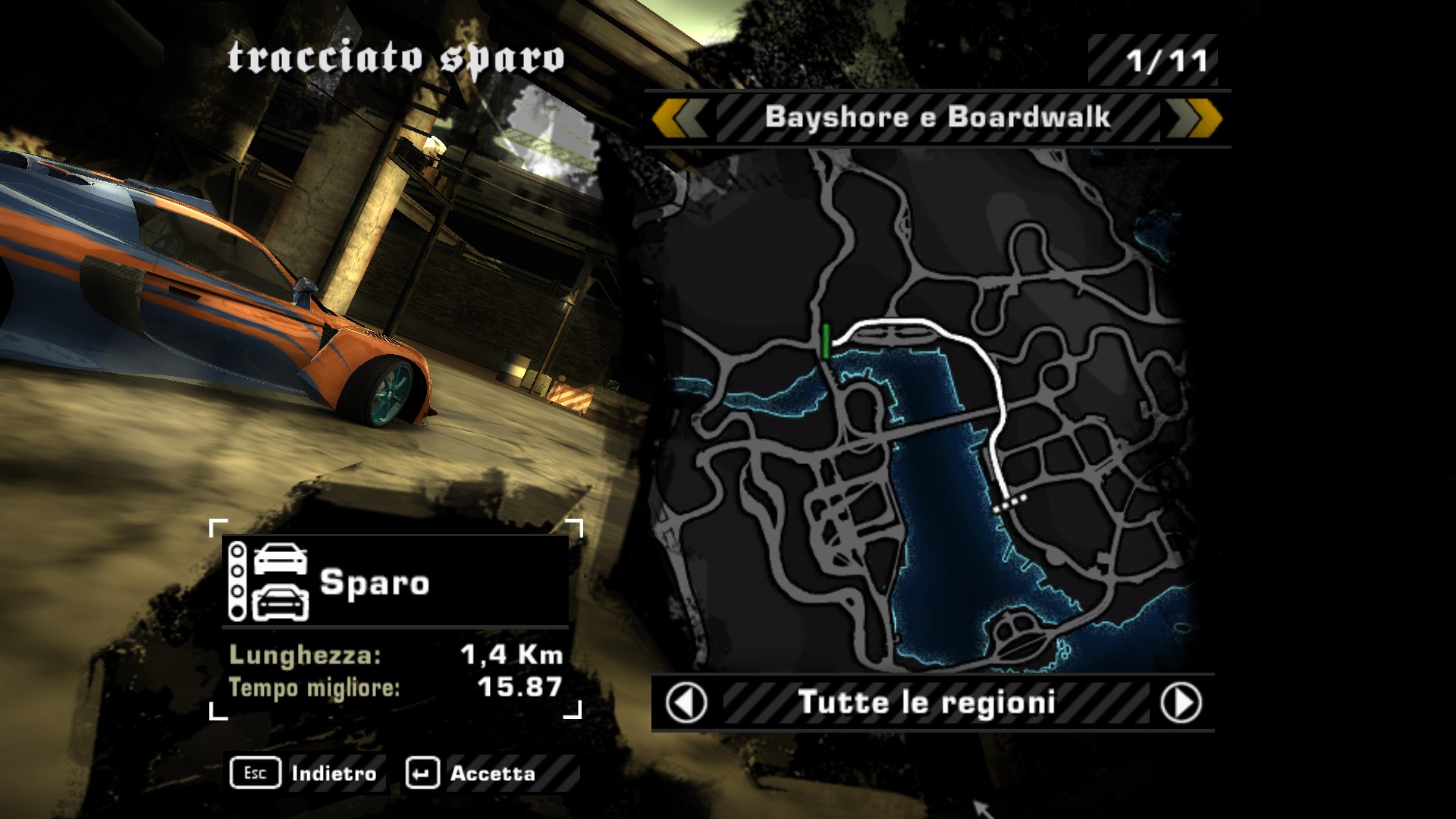Viewport: 1456px width, 819px height.
Task: Switch to the next region filter arrow
Action: (x=1181, y=703)
